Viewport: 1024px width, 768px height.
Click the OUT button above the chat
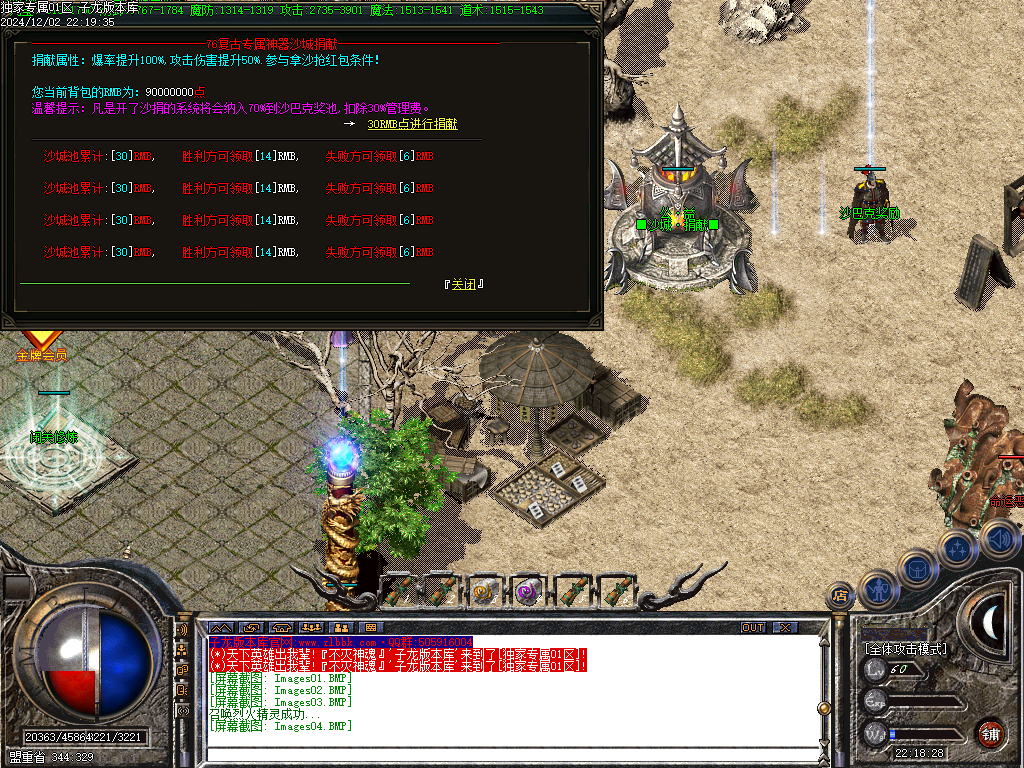coord(753,627)
